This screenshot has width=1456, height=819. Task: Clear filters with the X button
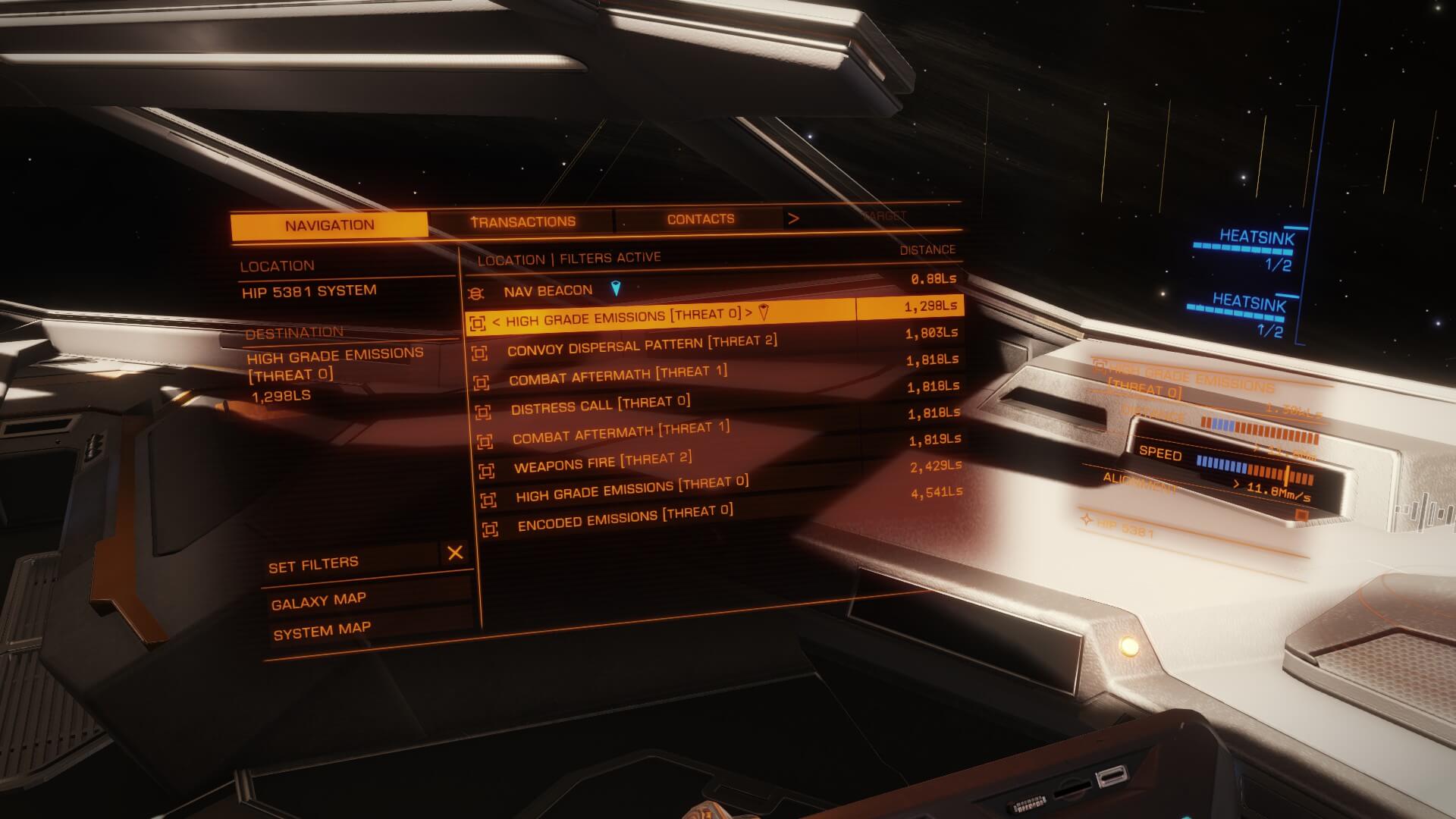click(455, 553)
